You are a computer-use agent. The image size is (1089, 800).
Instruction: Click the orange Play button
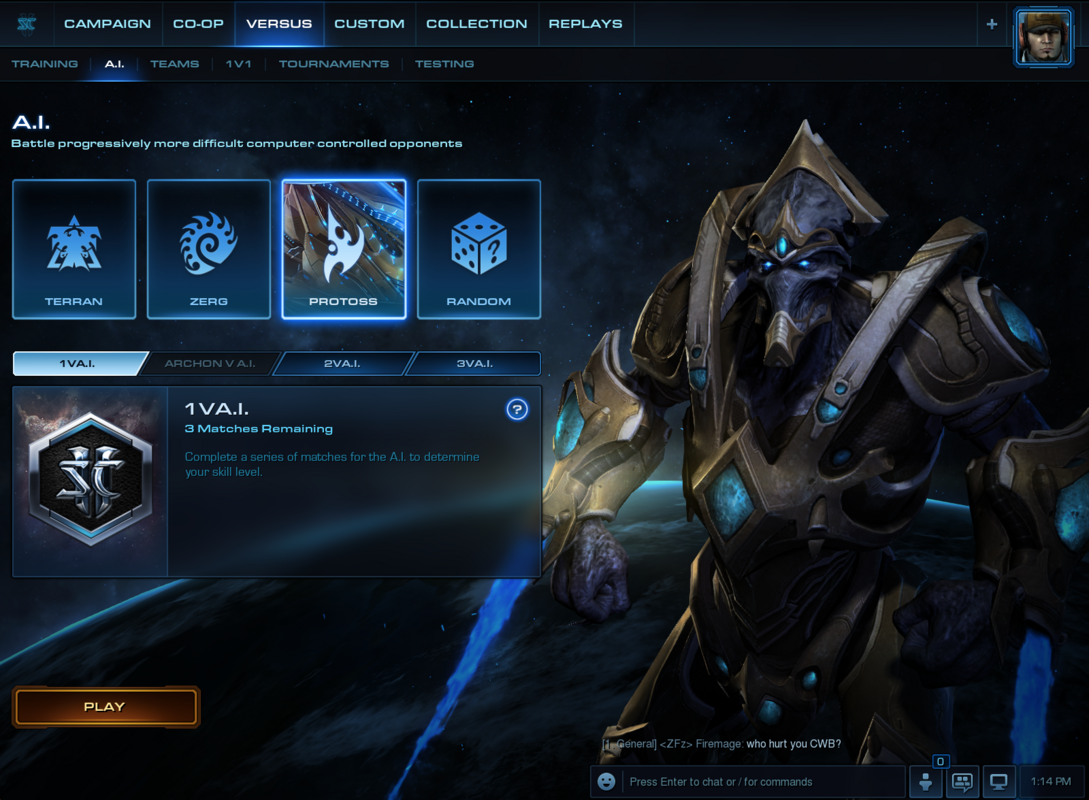pyautogui.click(x=105, y=707)
